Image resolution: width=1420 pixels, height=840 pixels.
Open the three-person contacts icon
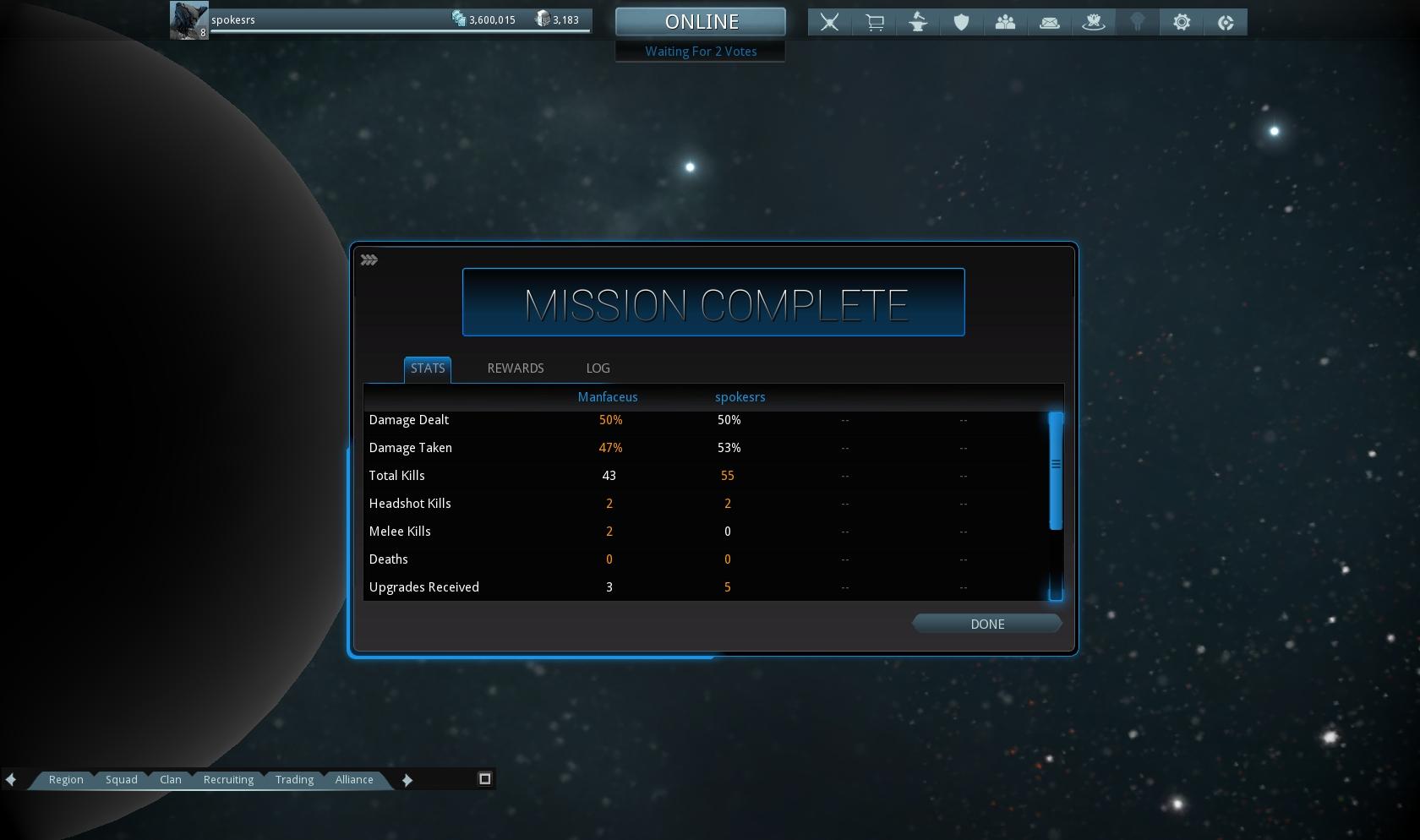1005,22
